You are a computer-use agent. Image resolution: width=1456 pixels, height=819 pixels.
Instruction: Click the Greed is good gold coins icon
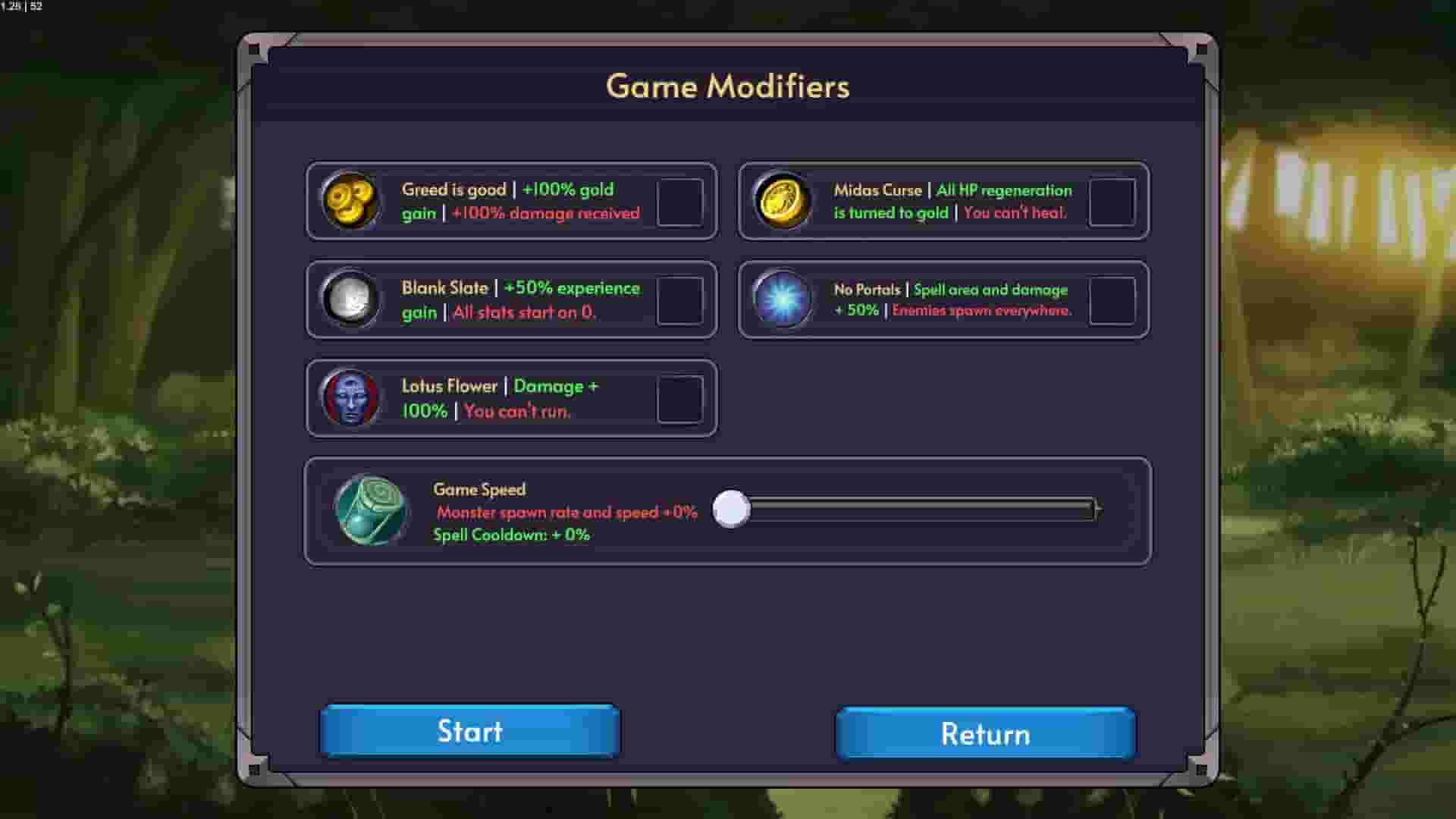351,202
